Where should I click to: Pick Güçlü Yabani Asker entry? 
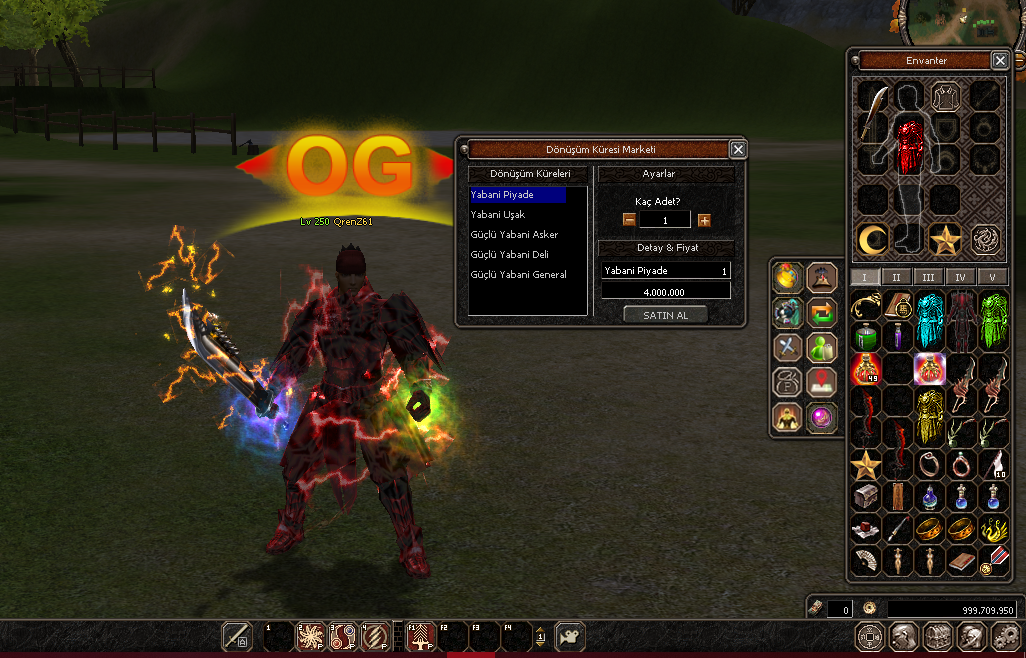click(514, 235)
